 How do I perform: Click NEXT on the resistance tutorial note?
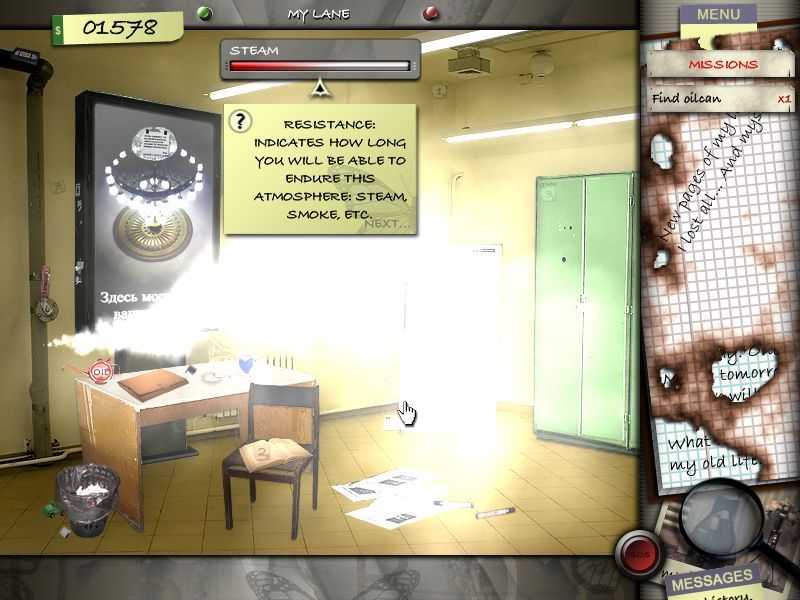click(388, 223)
